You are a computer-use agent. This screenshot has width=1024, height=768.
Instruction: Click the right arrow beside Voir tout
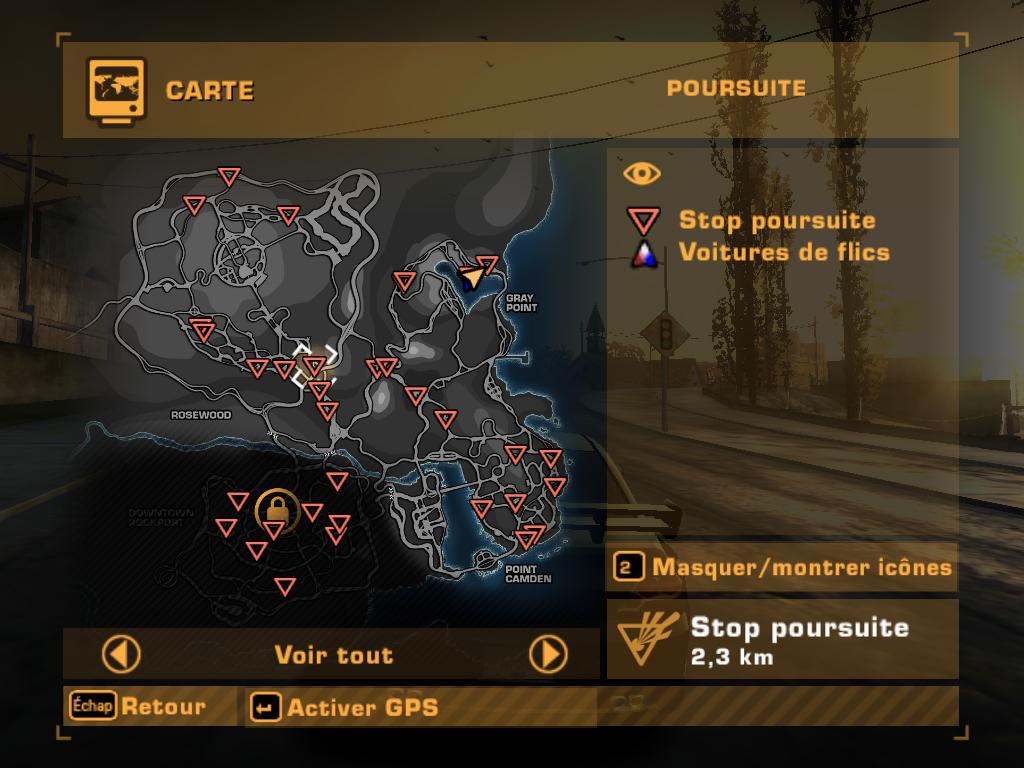pyautogui.click(x=548, y=655)
